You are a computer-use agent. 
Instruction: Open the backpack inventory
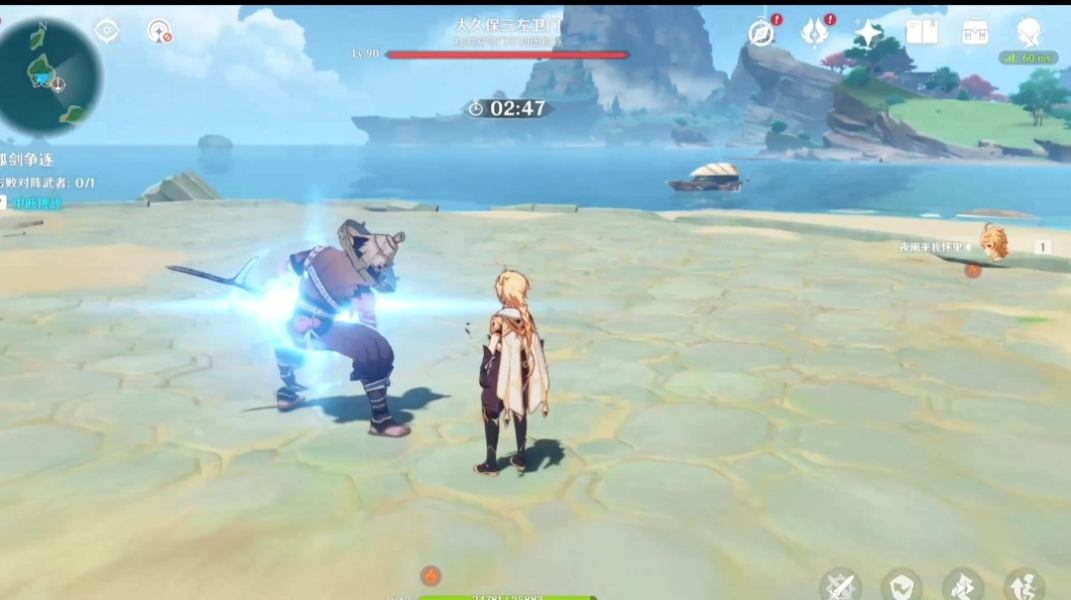[975, 33]
